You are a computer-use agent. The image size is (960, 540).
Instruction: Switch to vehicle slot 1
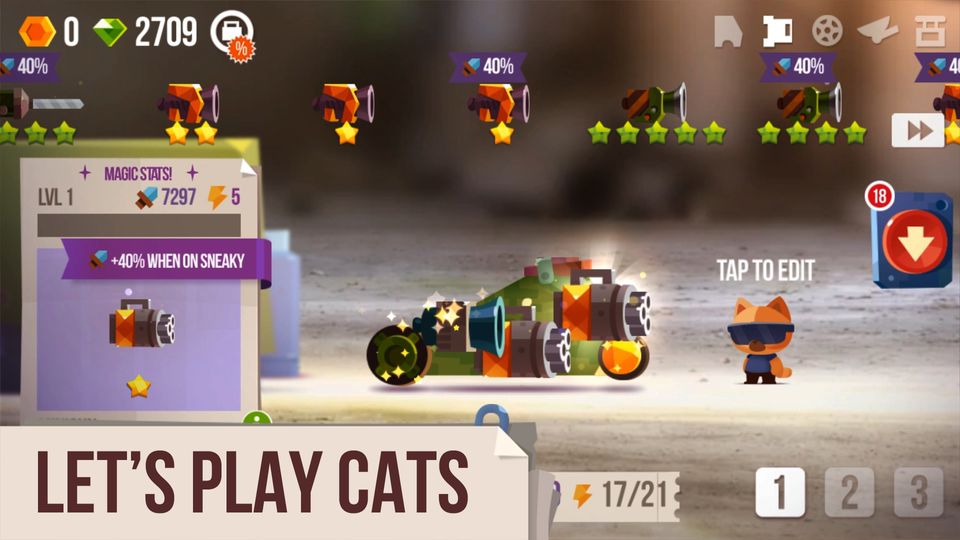point(780,492)
